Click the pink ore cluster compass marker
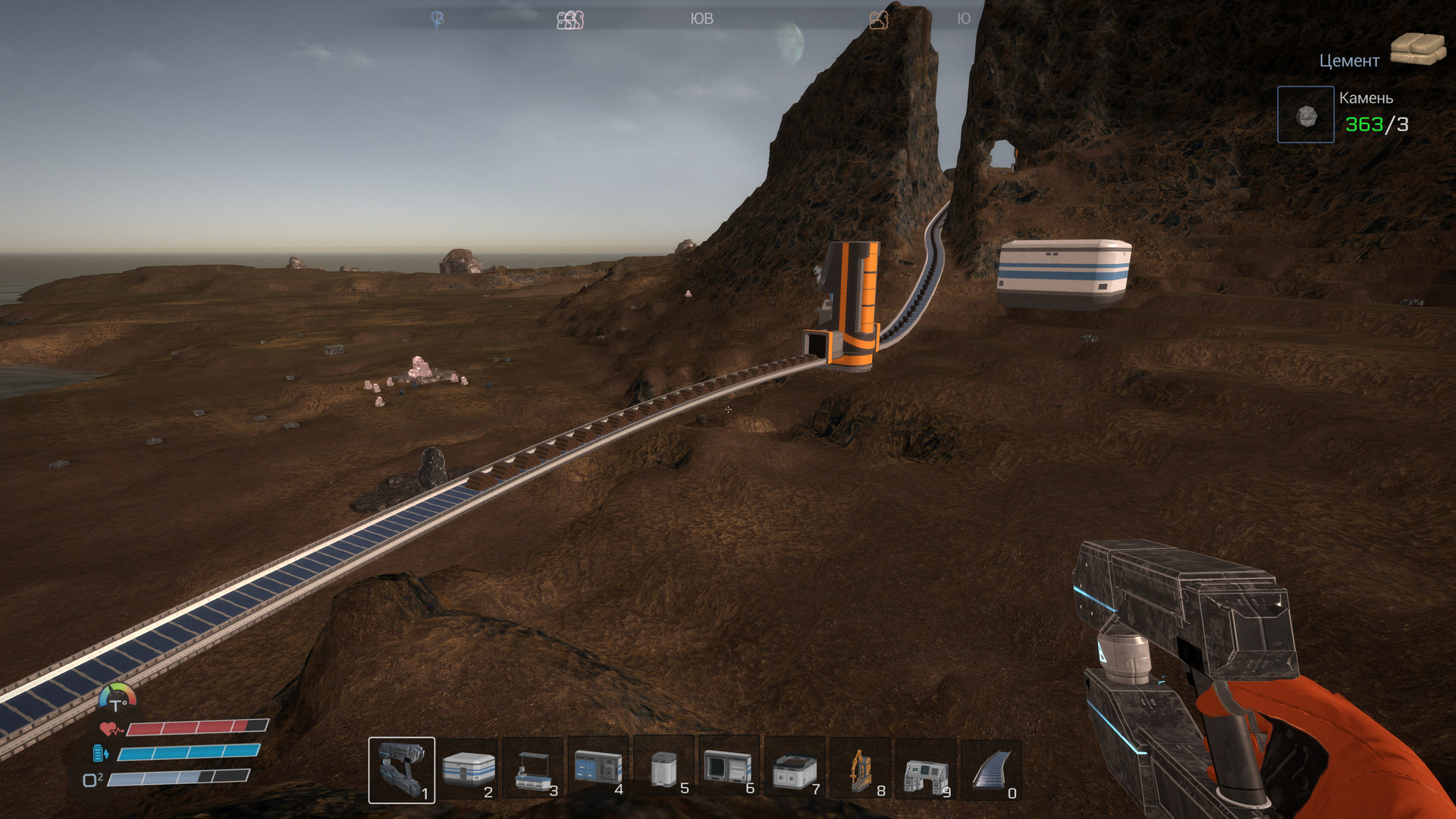The image size is (1456, 819). point(570,20)
